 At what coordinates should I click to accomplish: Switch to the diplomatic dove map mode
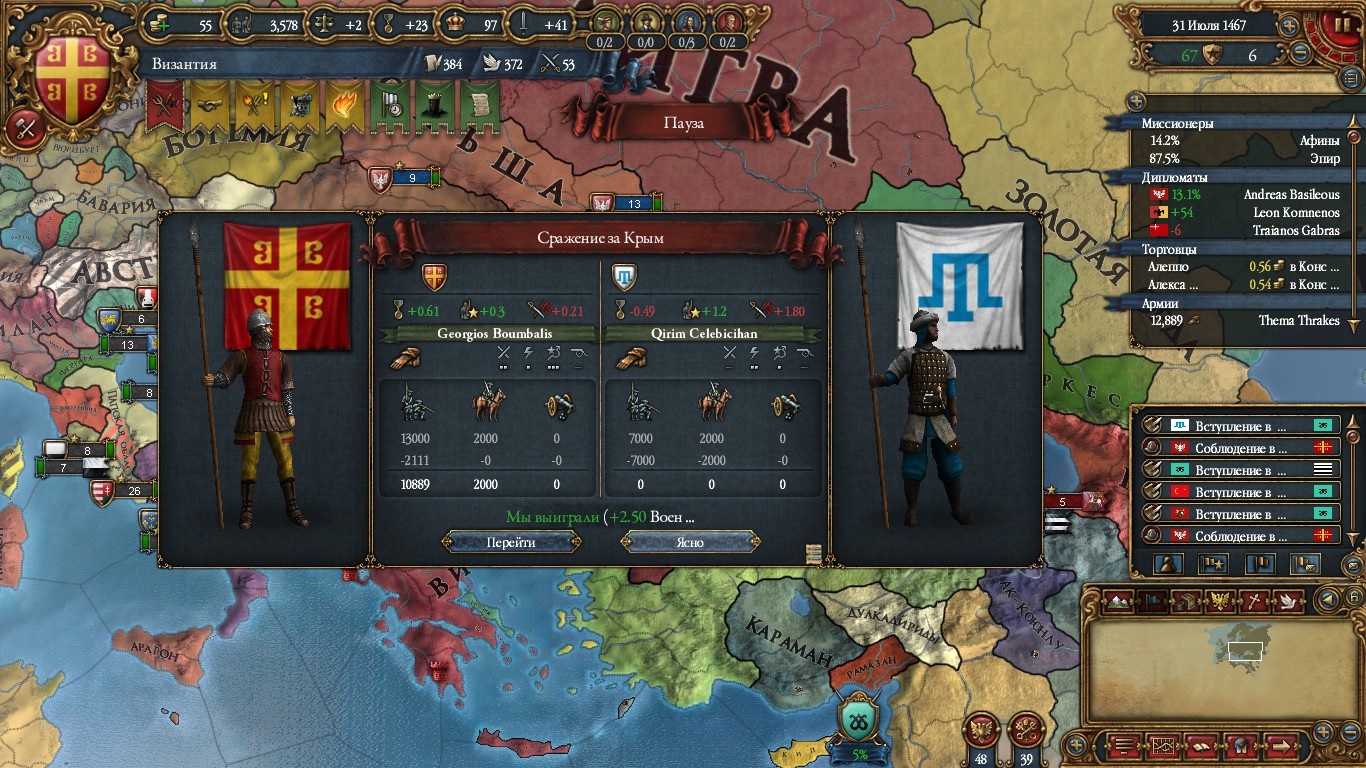point(1288,601)
